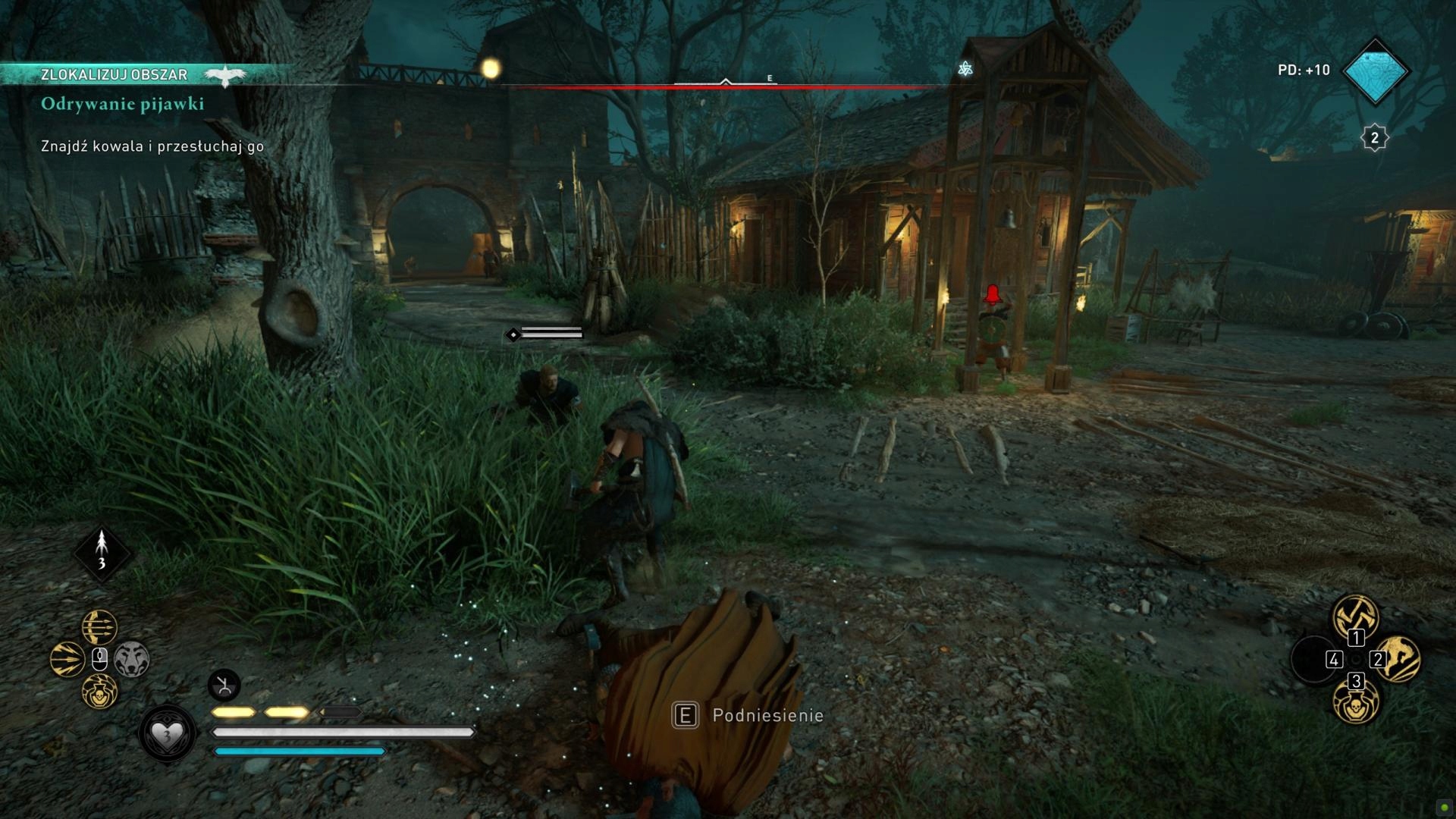This screenshot has width=1456, height=819.
Task: Click the raven icon beside 'Zlokalizuj obszar'
Action: tap(225, 74)
